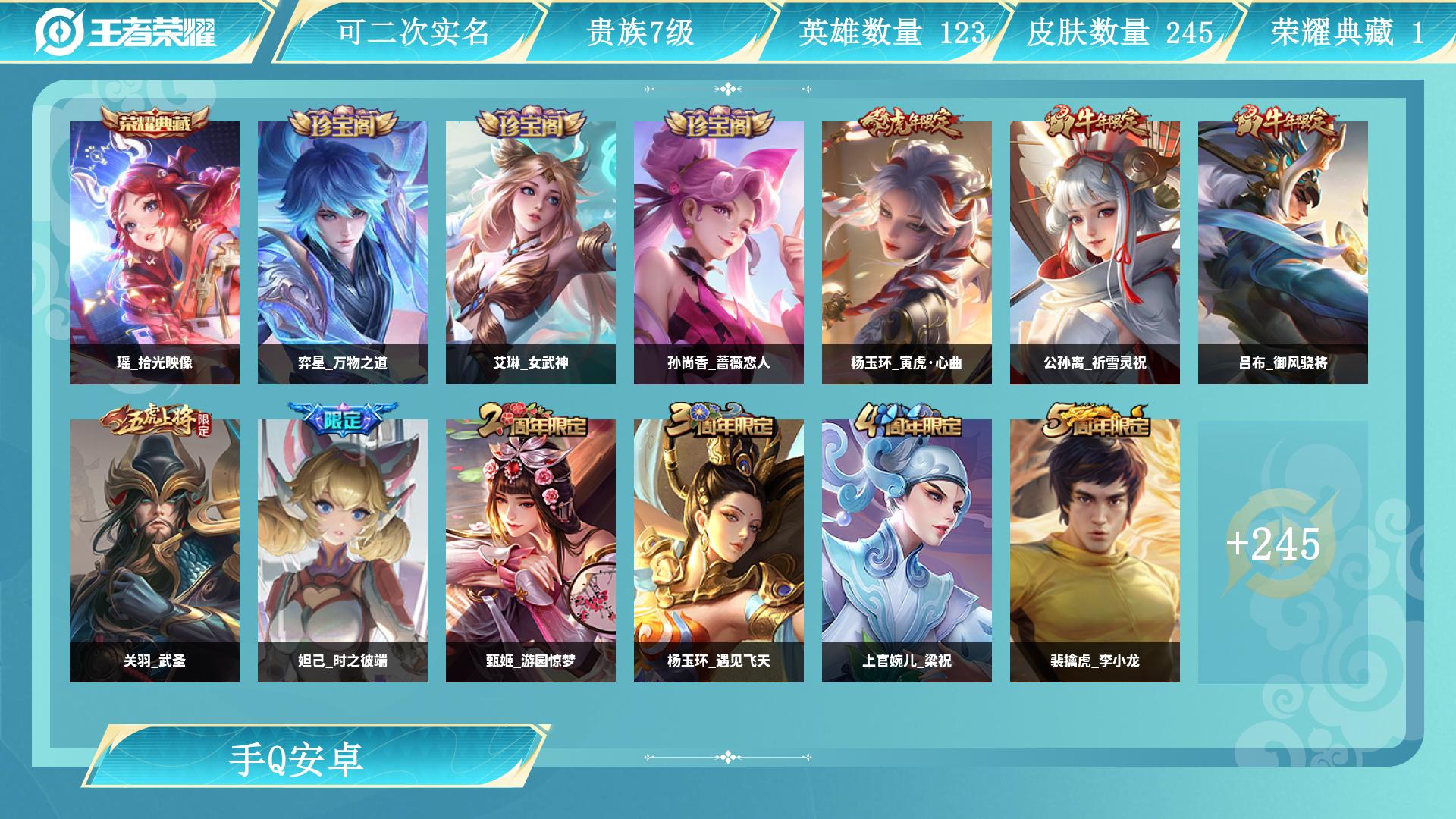
Task: Click the 手Q安卓 platform label
Action: point(297,759)
